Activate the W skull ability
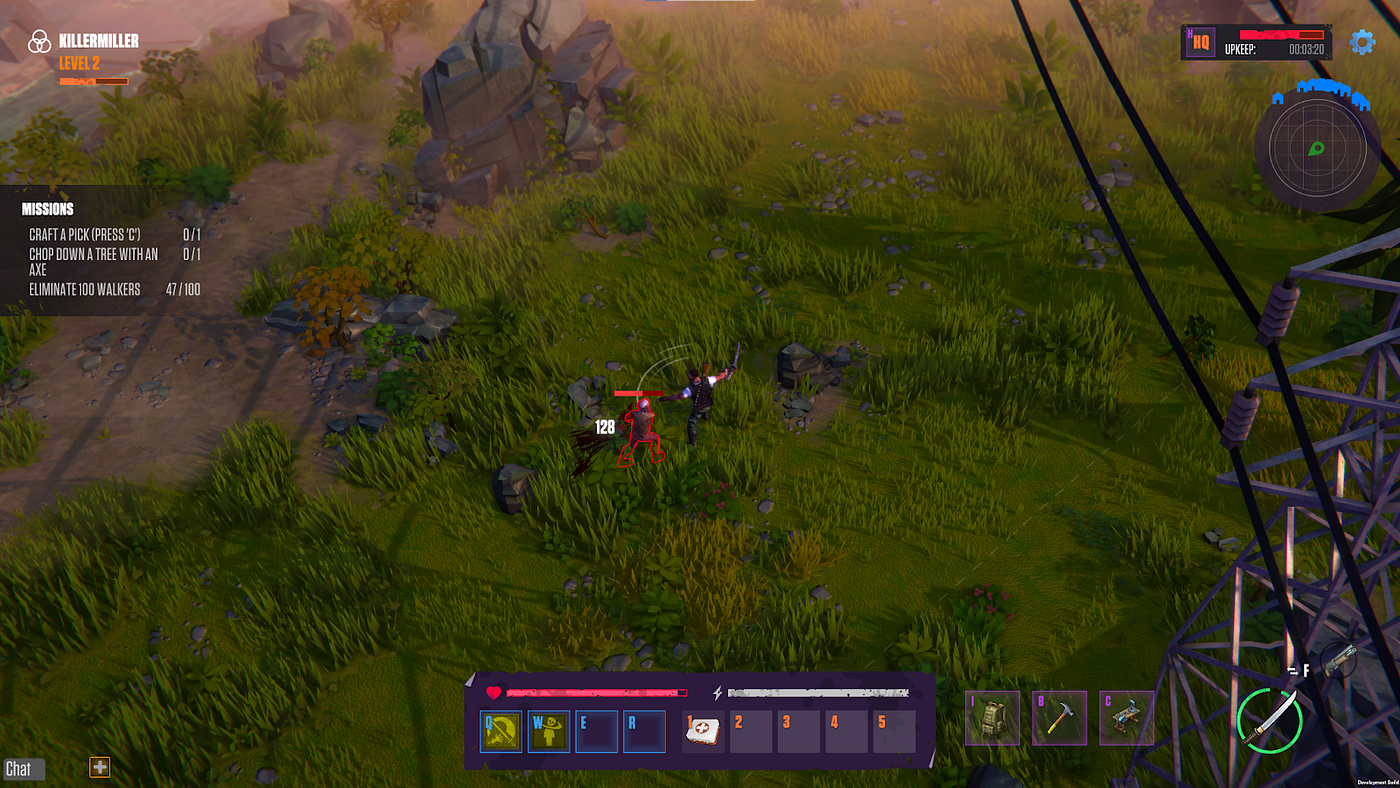The width and height of the screenshot is (1400, 788). [549, 732]
